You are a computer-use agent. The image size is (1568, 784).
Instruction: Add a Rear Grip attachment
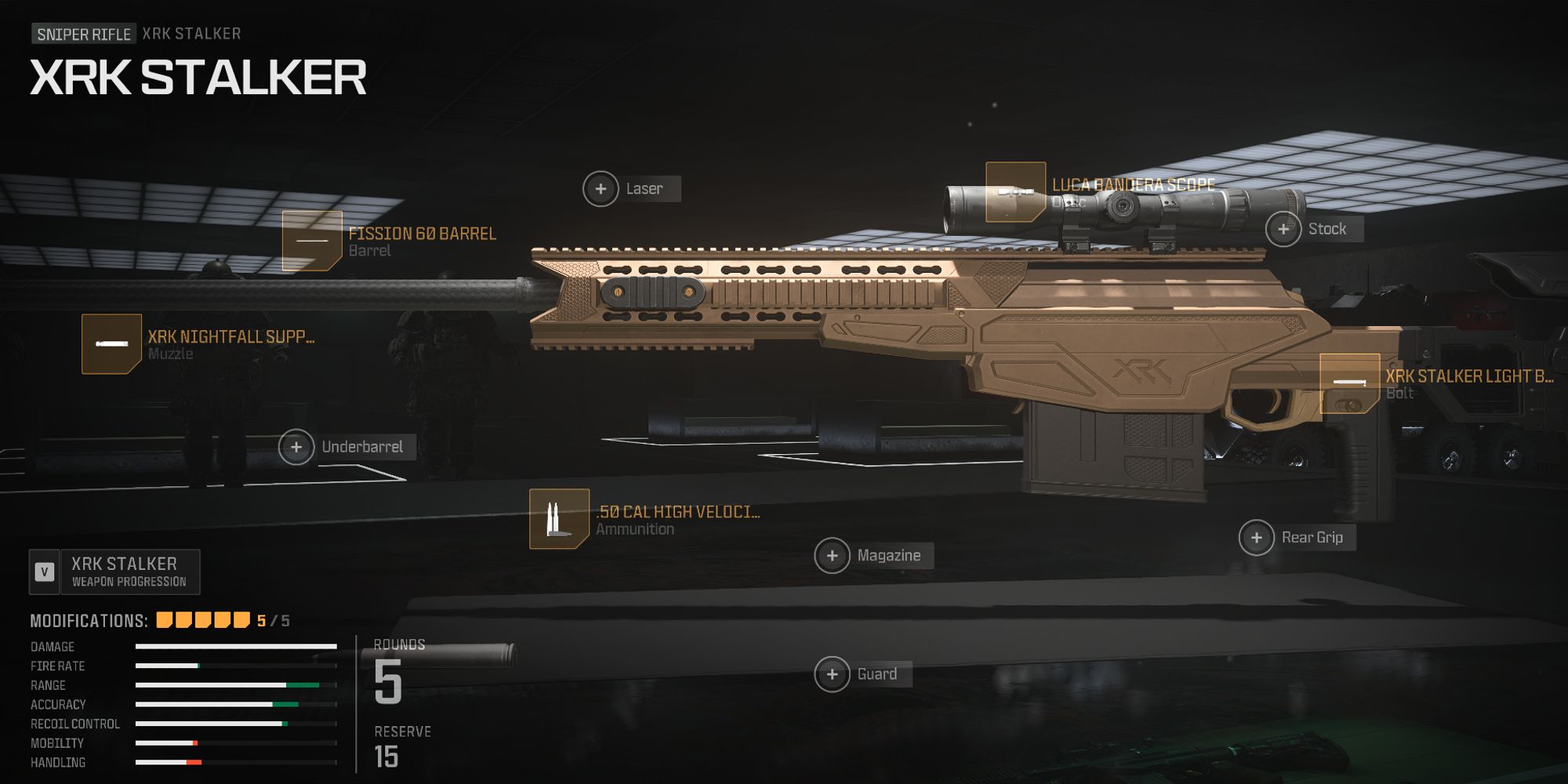[1257, 538]
